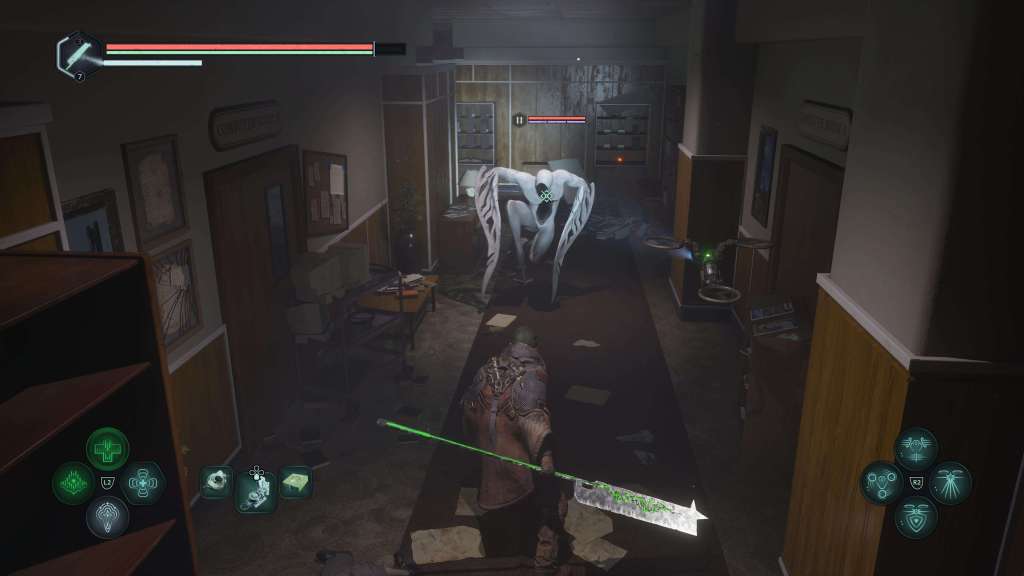Select the drone triple-orb ability
Viewport: 1024px width, 576px height.
click(x=882, y=483)
